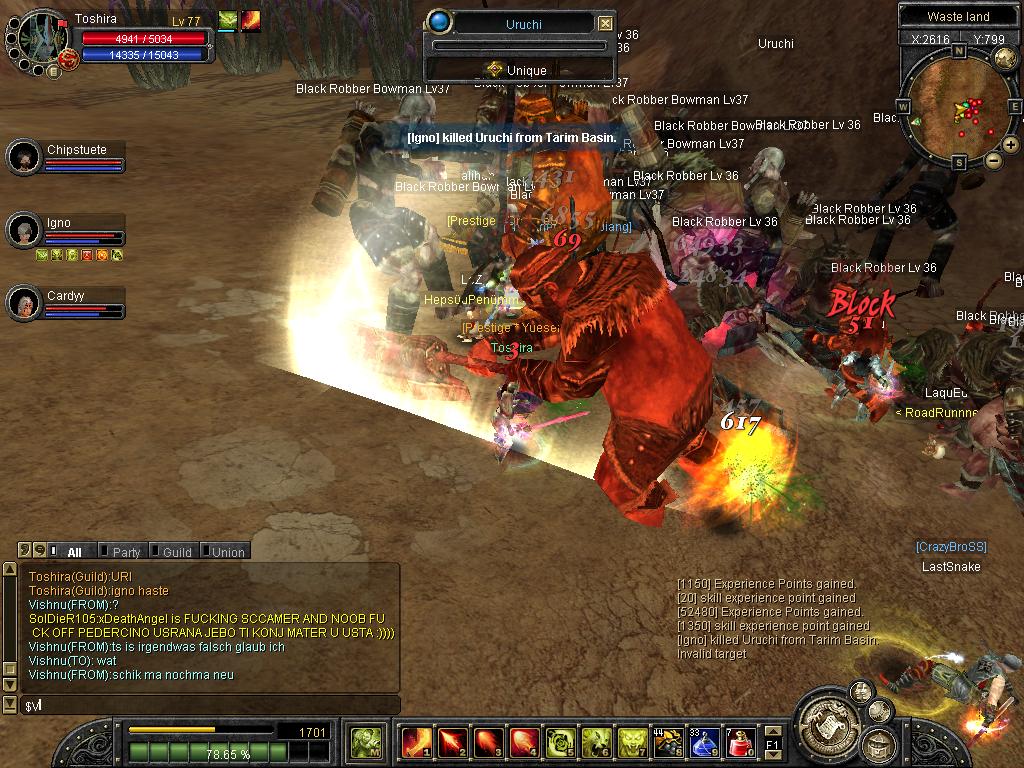This screenshot has width=1024, height=768.
Task: Select party member Igno's portrait
Action: click(23, 230)
